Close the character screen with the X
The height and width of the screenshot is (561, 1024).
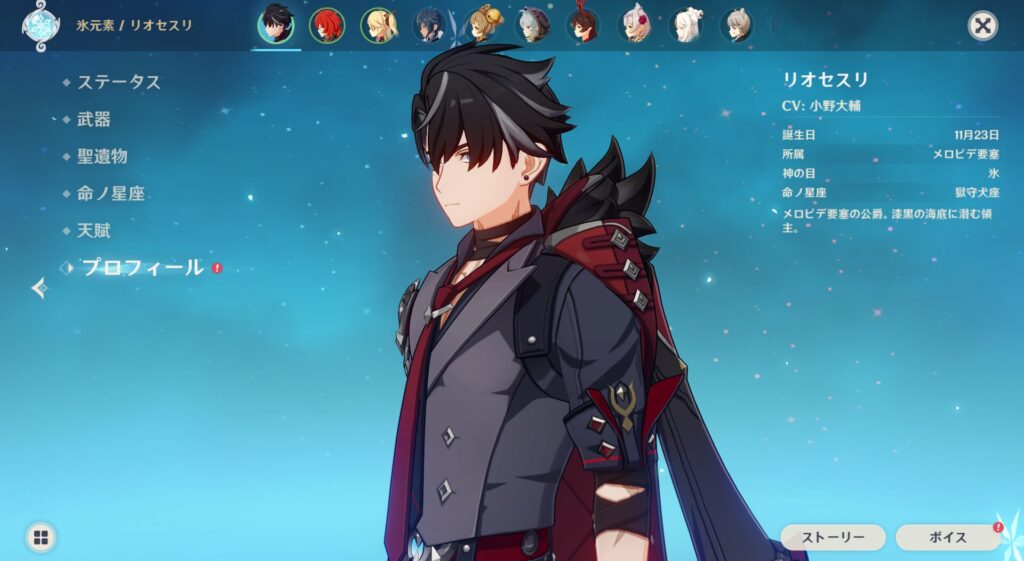(x=983, y=26)
